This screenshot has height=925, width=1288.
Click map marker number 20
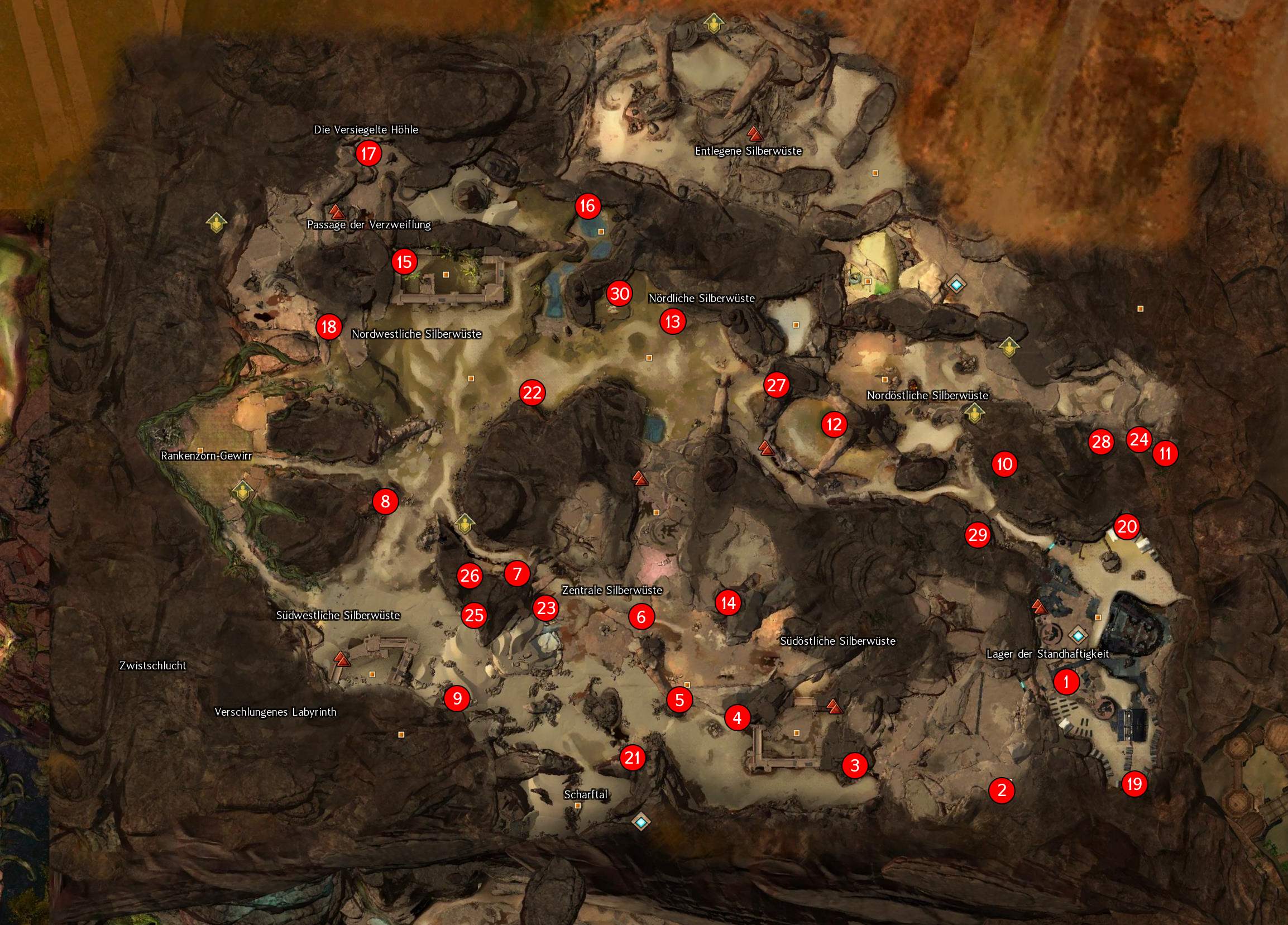tap(1127, 527)
